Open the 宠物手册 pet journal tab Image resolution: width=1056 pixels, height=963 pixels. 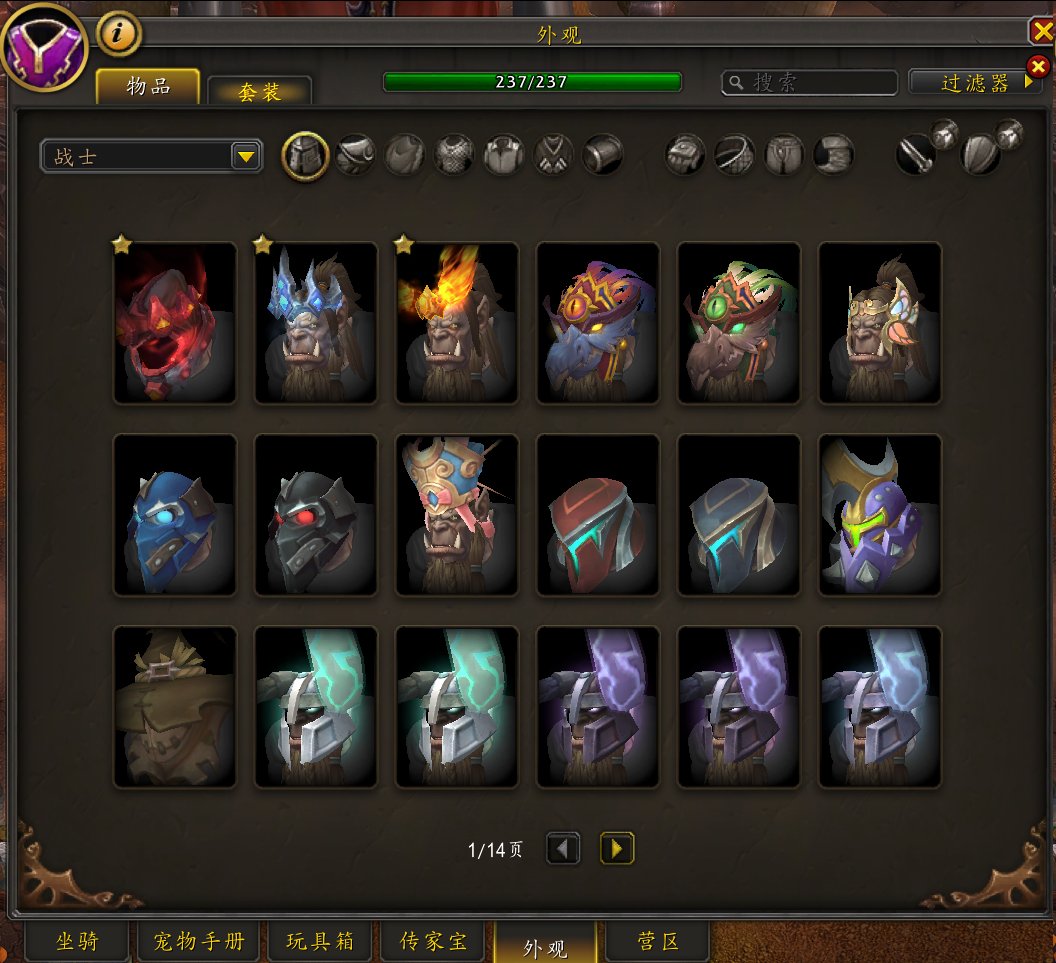[x=198, y=942]
